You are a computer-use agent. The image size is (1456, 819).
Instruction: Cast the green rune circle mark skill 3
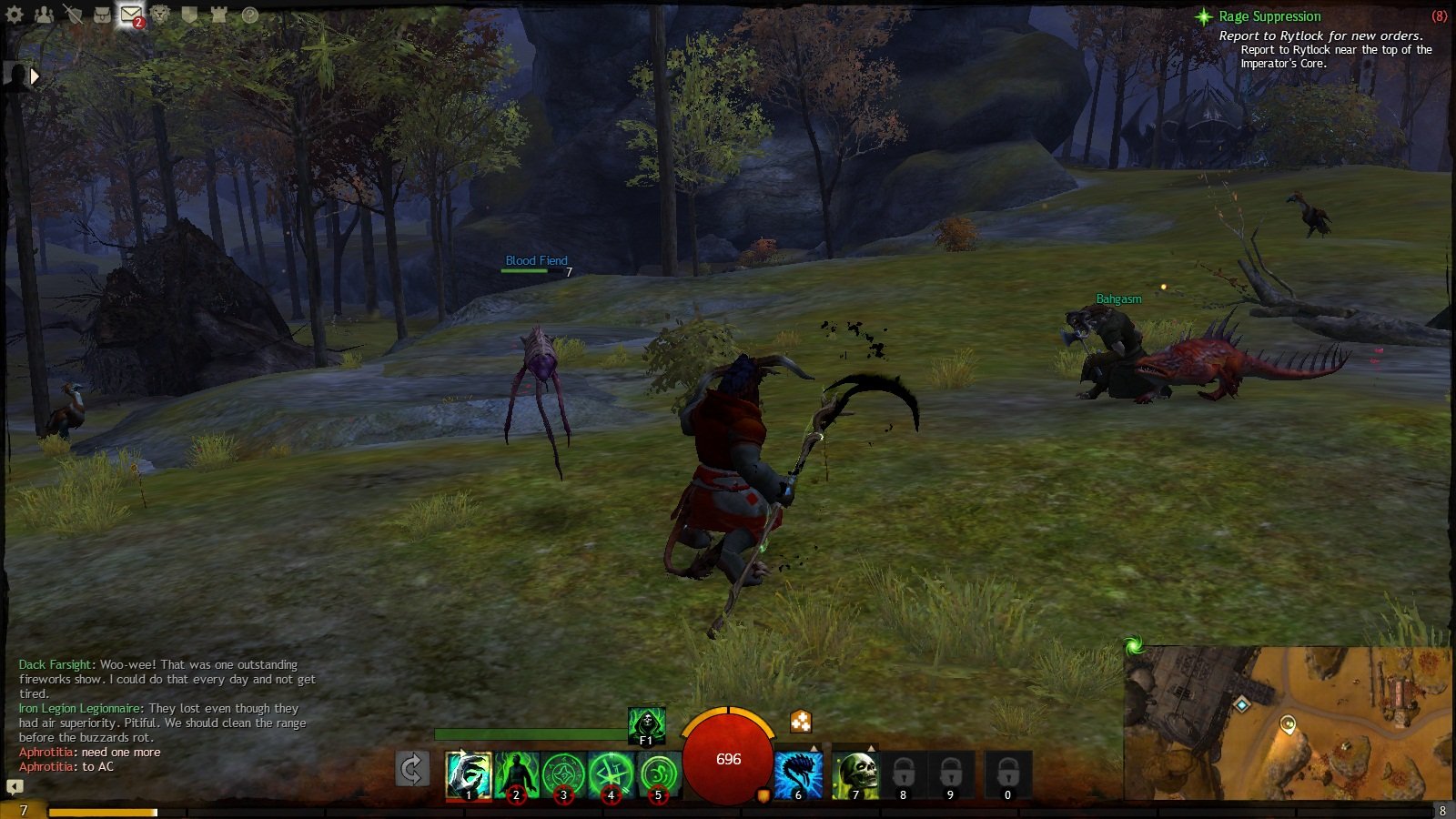pos(563,774)
